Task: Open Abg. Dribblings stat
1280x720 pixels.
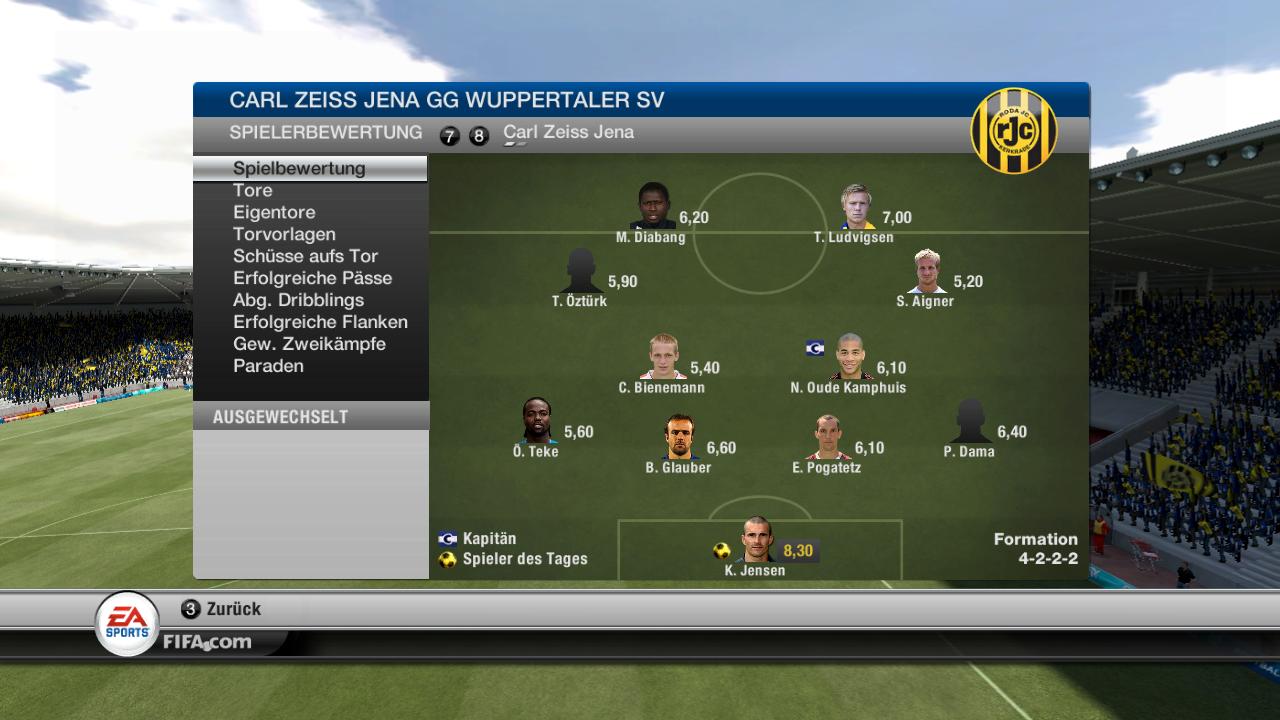Action: tap(298, 300)
